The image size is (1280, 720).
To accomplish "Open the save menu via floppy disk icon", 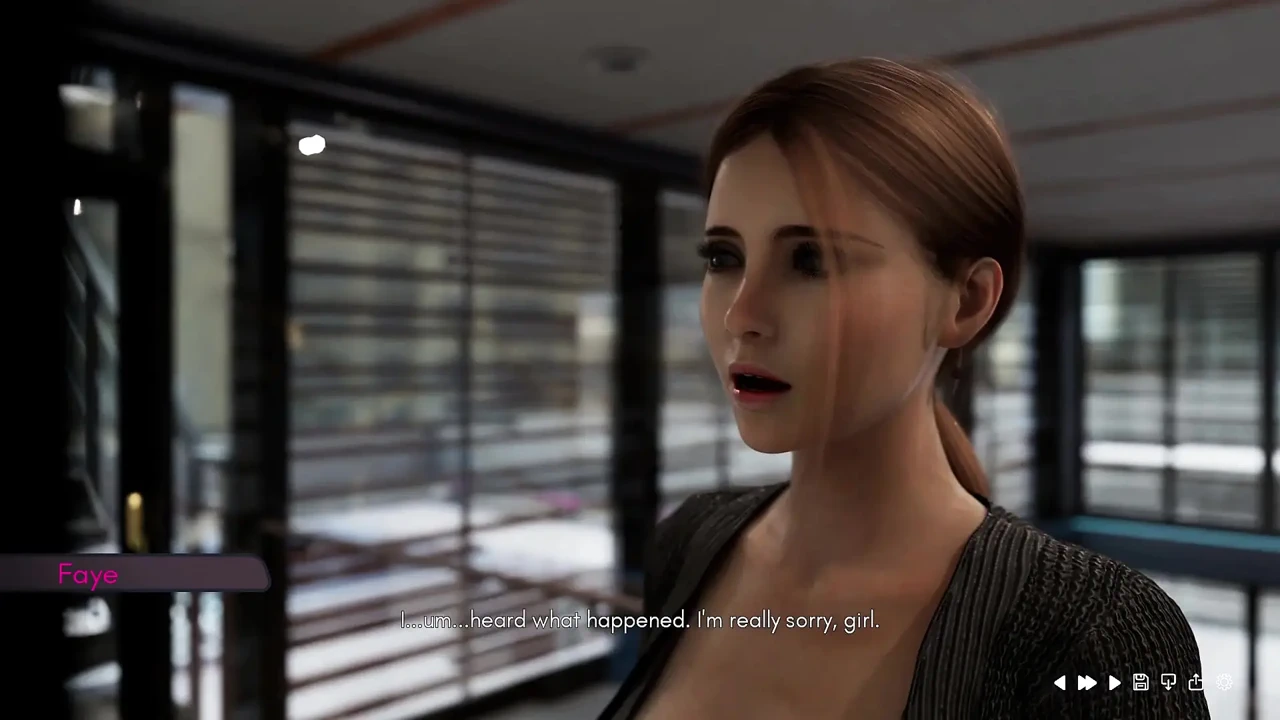I will [1141, 683].
